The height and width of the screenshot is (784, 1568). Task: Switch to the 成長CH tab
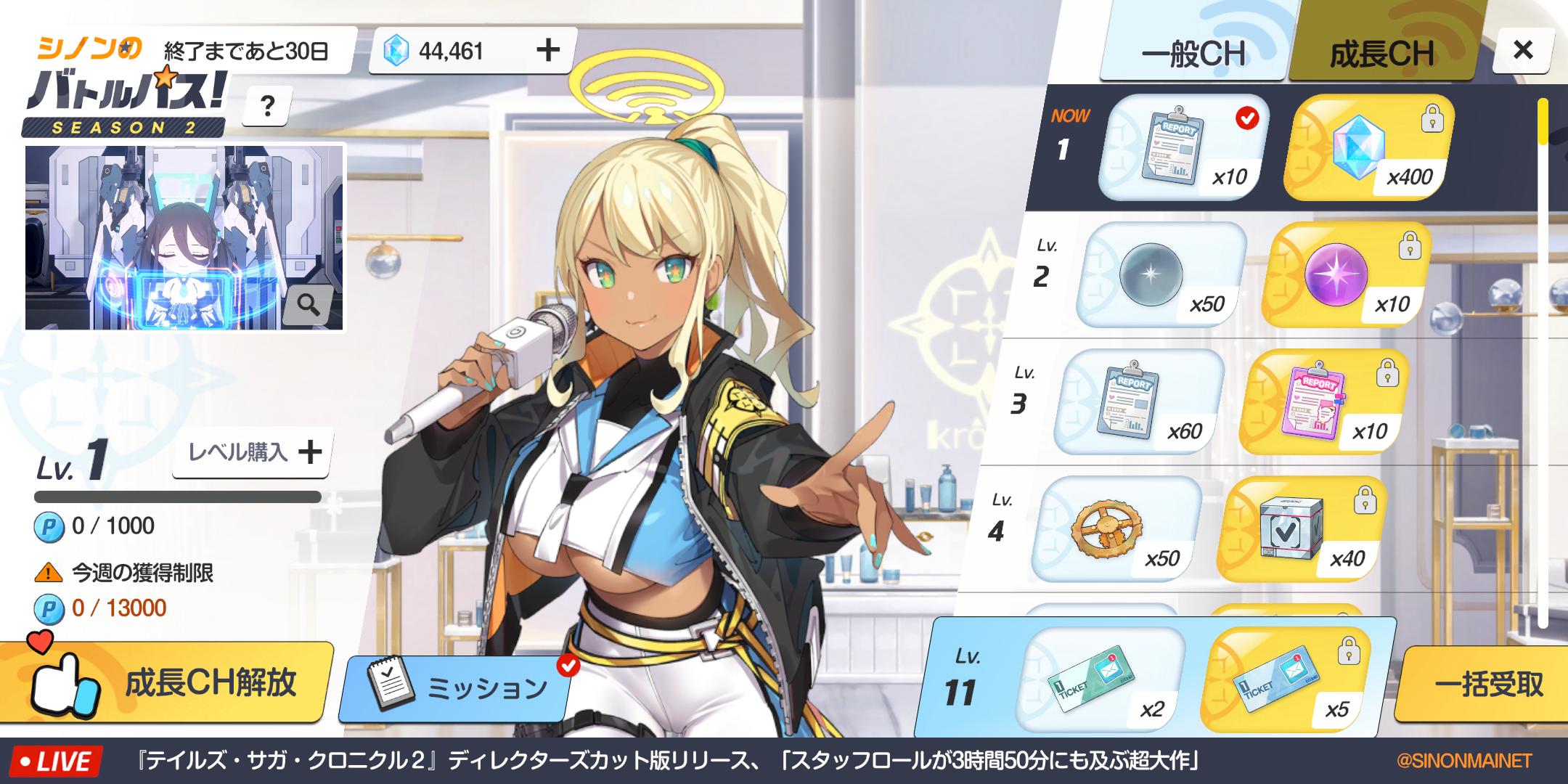point(1381,52)
